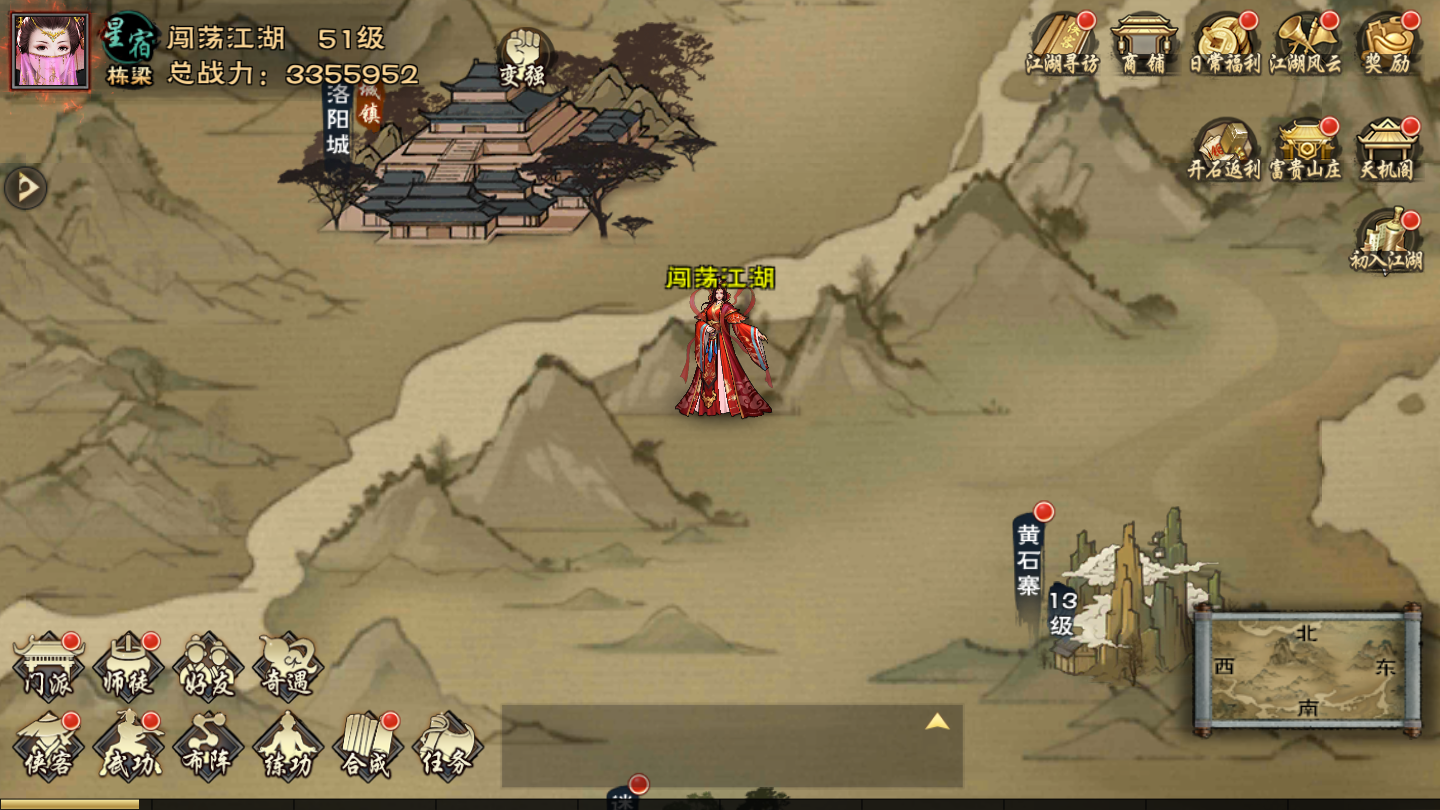This screenshot has height=810, width=1440.
Task: Open the 商铺 shop
Action: (1143, 44)
